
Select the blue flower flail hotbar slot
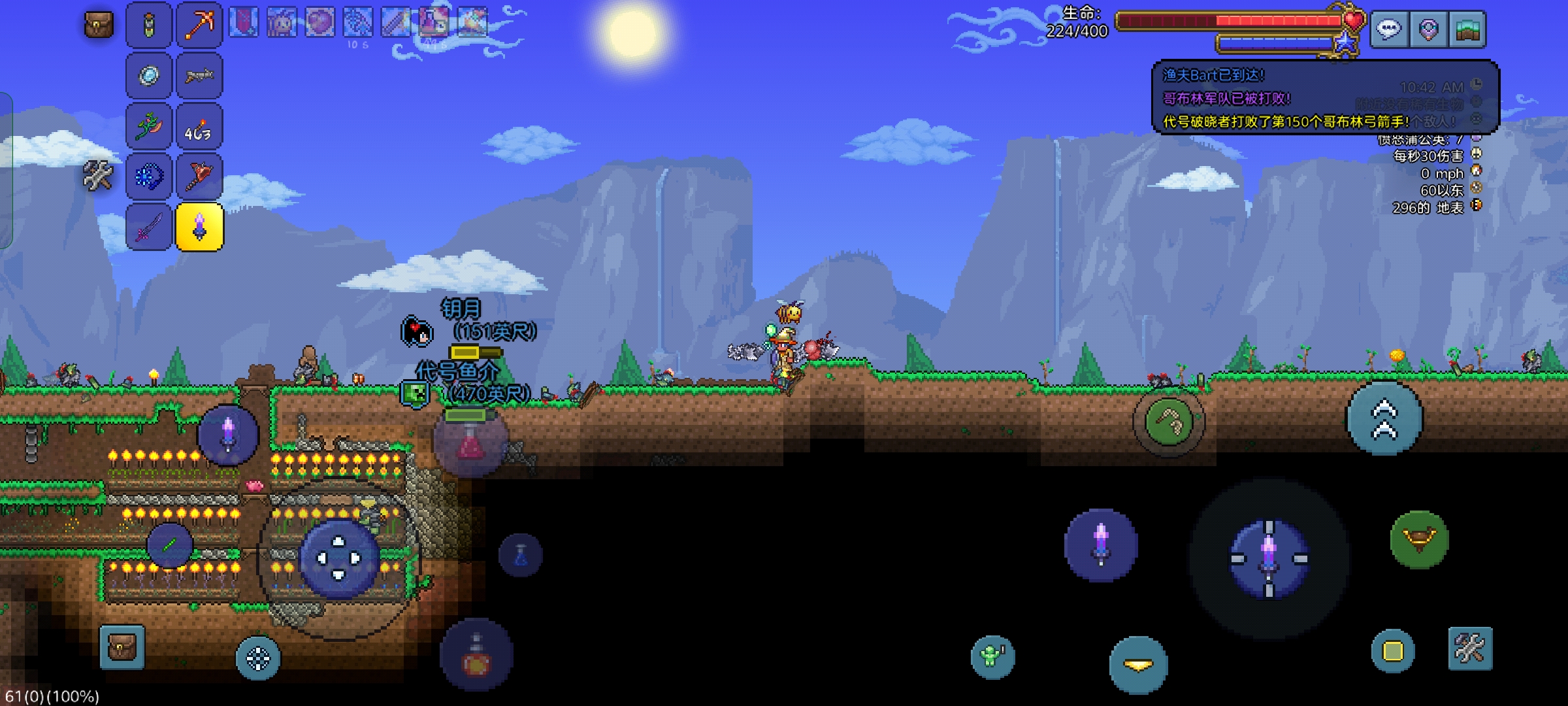click(149, 176)
